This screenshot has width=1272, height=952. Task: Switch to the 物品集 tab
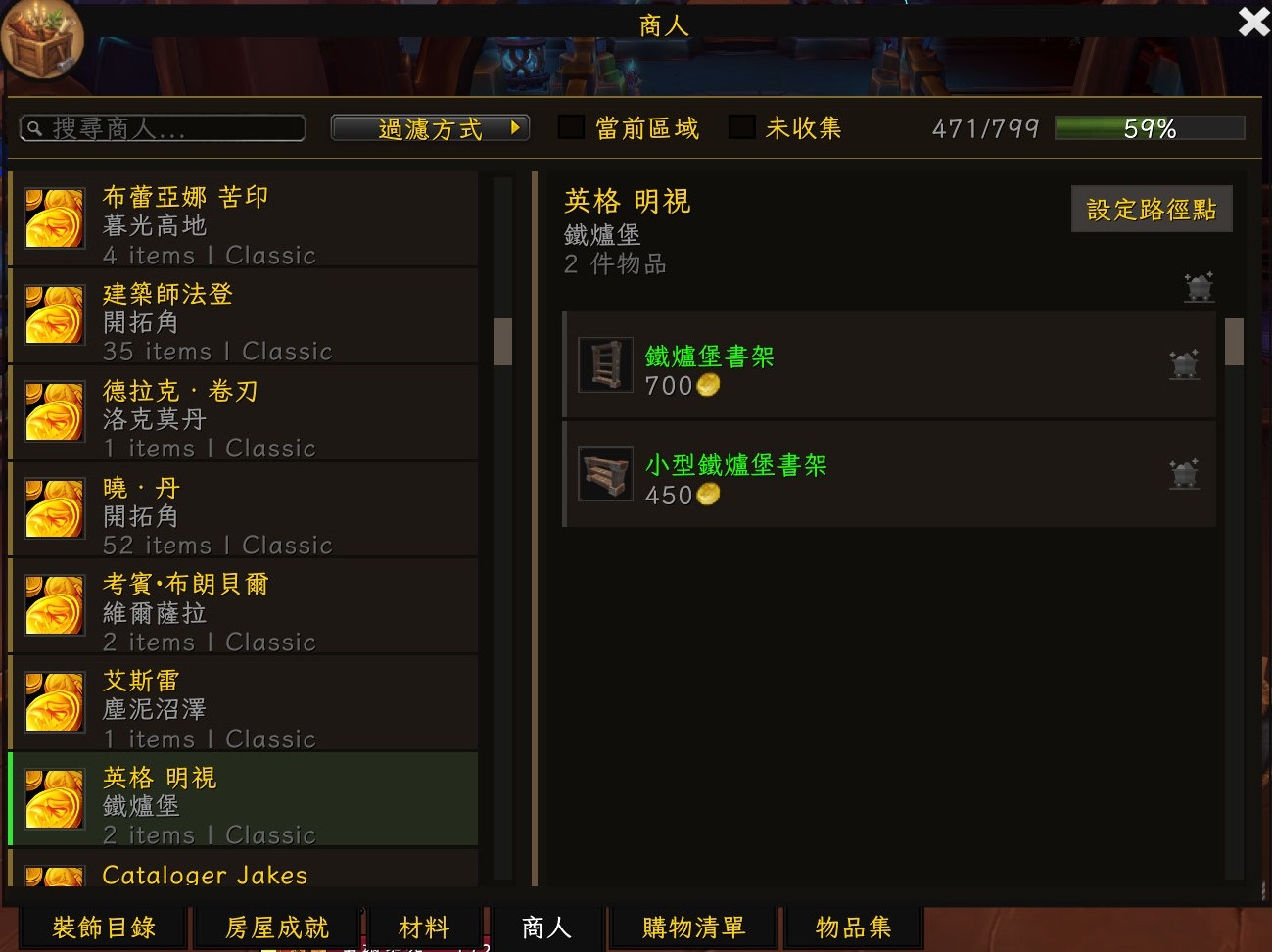coord(853,928)
